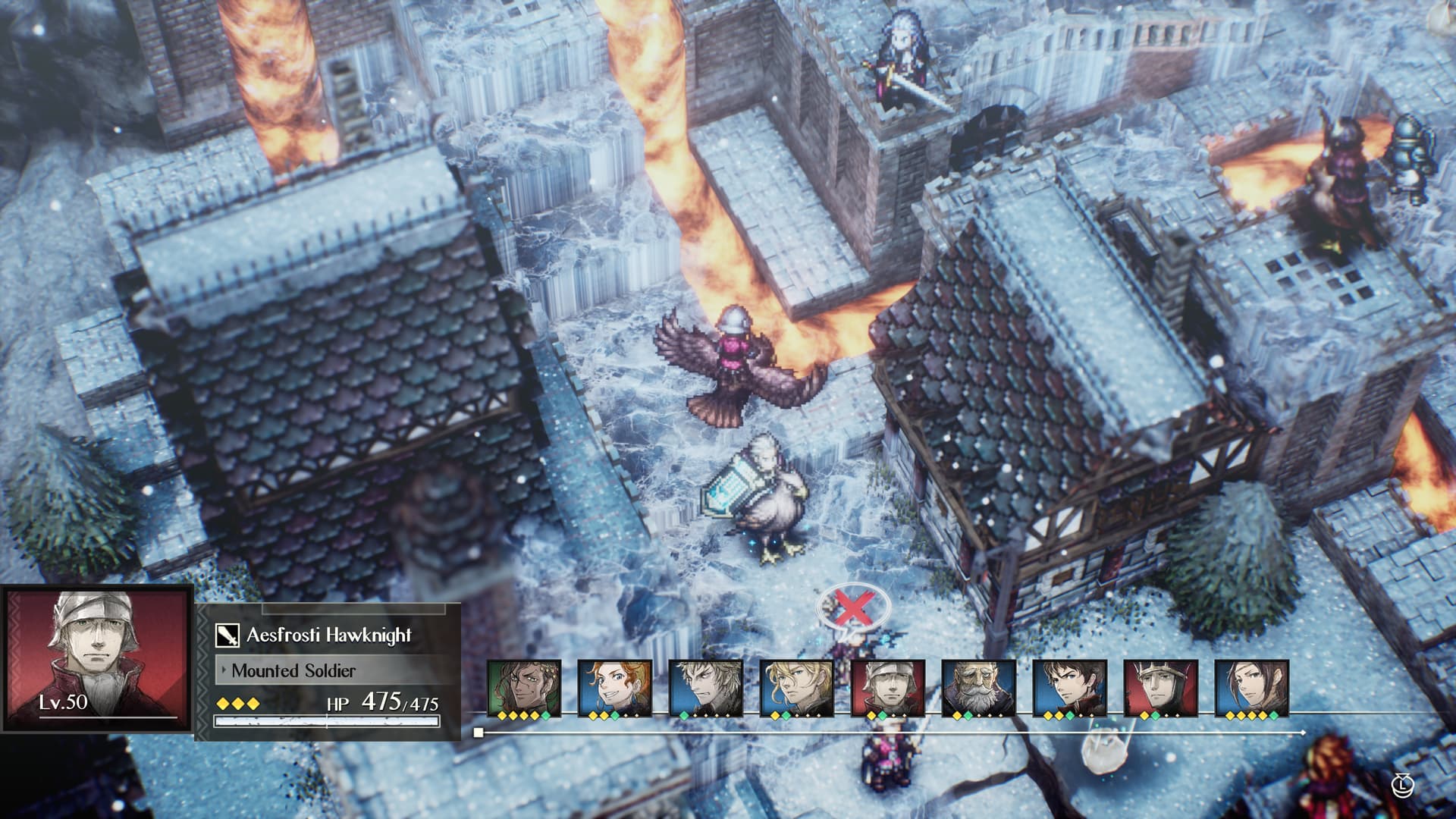Screen dimensions: 1456x819
Task: Select the smiling orange-haired woman's turn portrait
Action: (x=614, y=687)
